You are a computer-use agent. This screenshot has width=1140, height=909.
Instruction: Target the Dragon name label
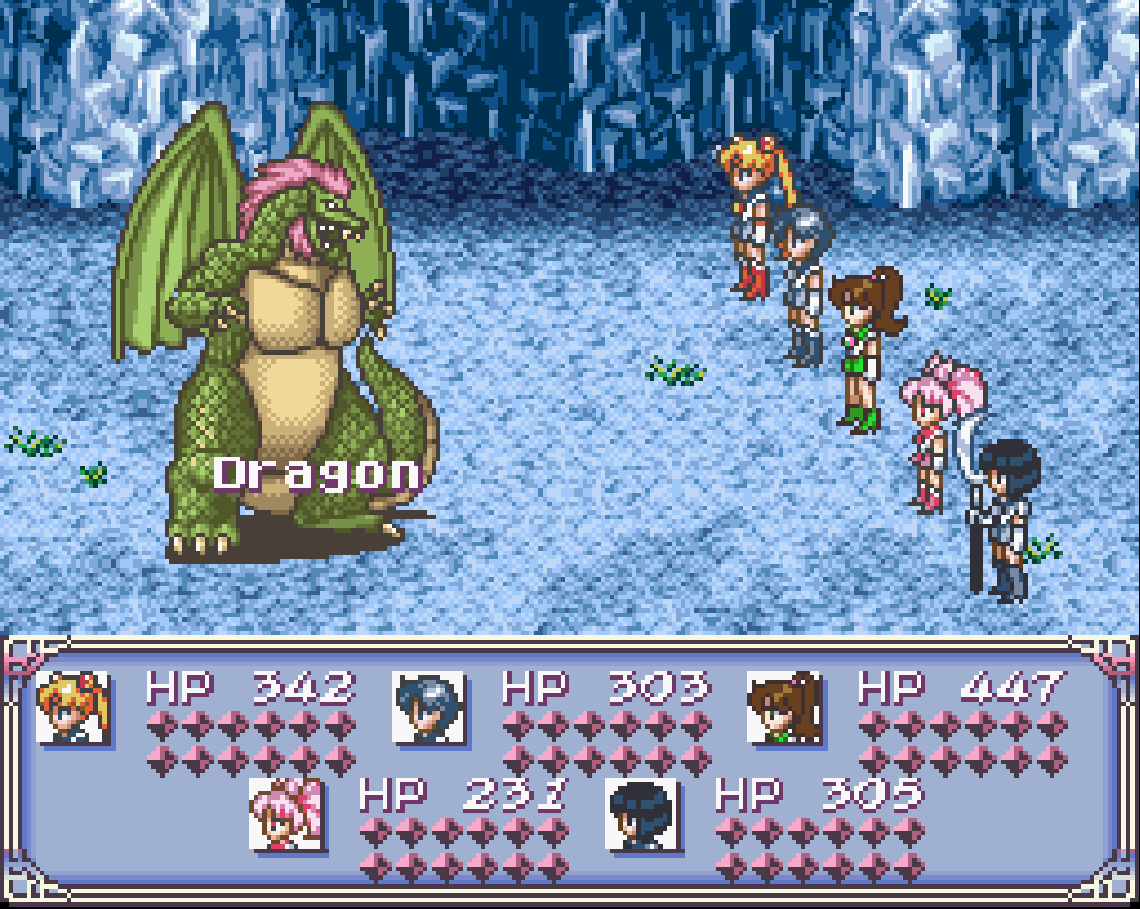316,474
